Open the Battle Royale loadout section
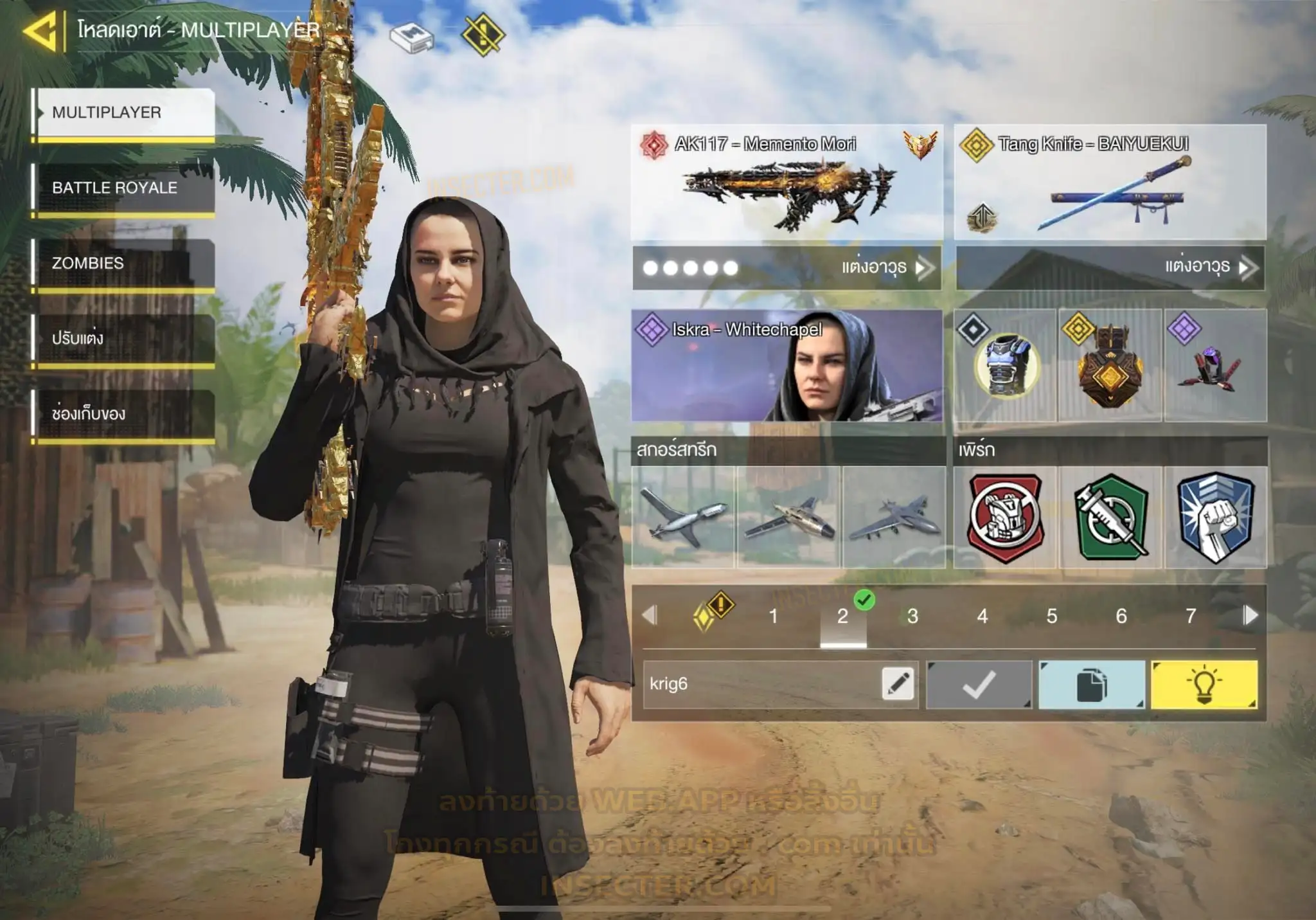Viewport: 1316px width, 920px height. pyautogui.click(x=123, y=188)
